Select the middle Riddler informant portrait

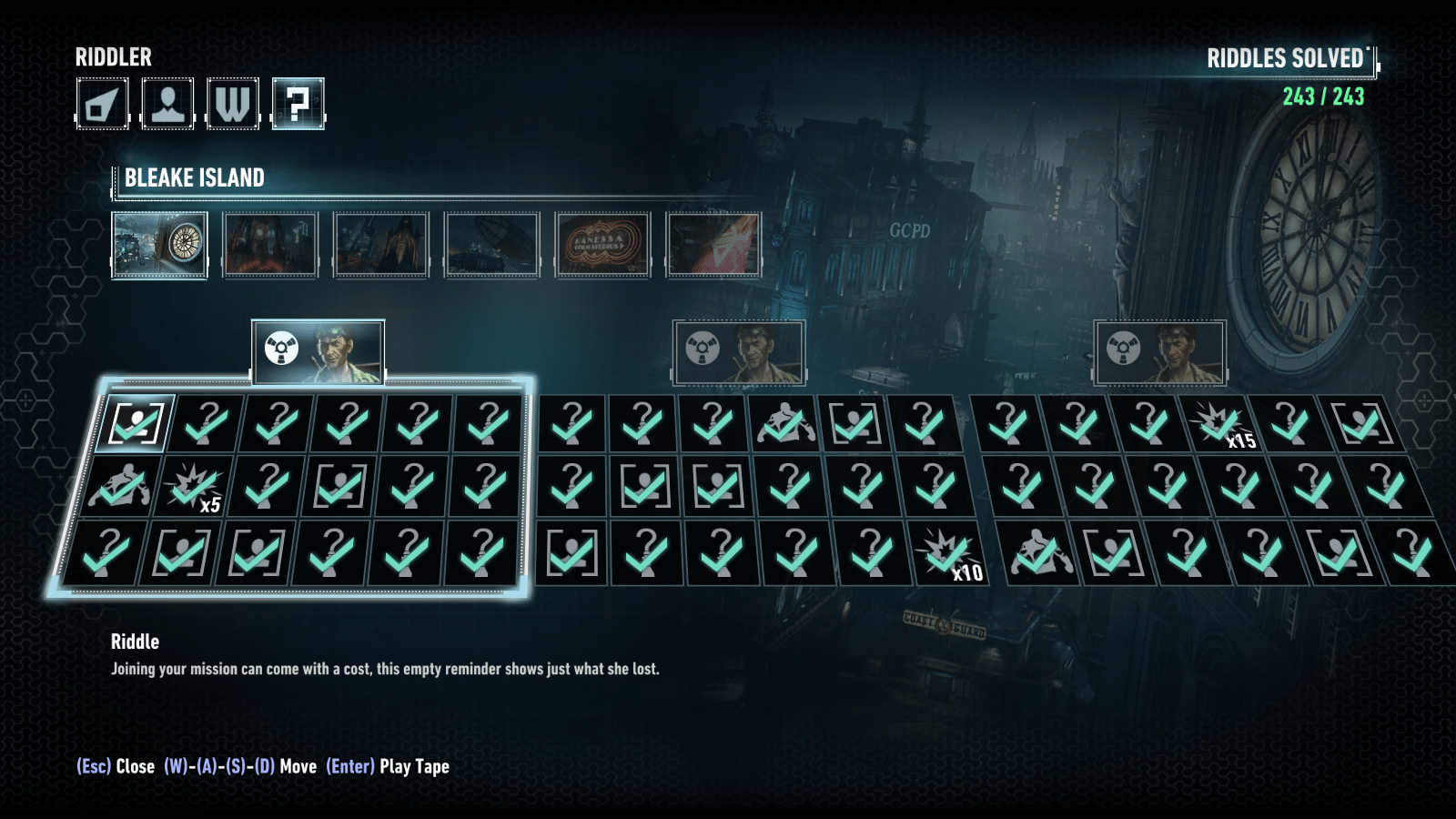739,352
